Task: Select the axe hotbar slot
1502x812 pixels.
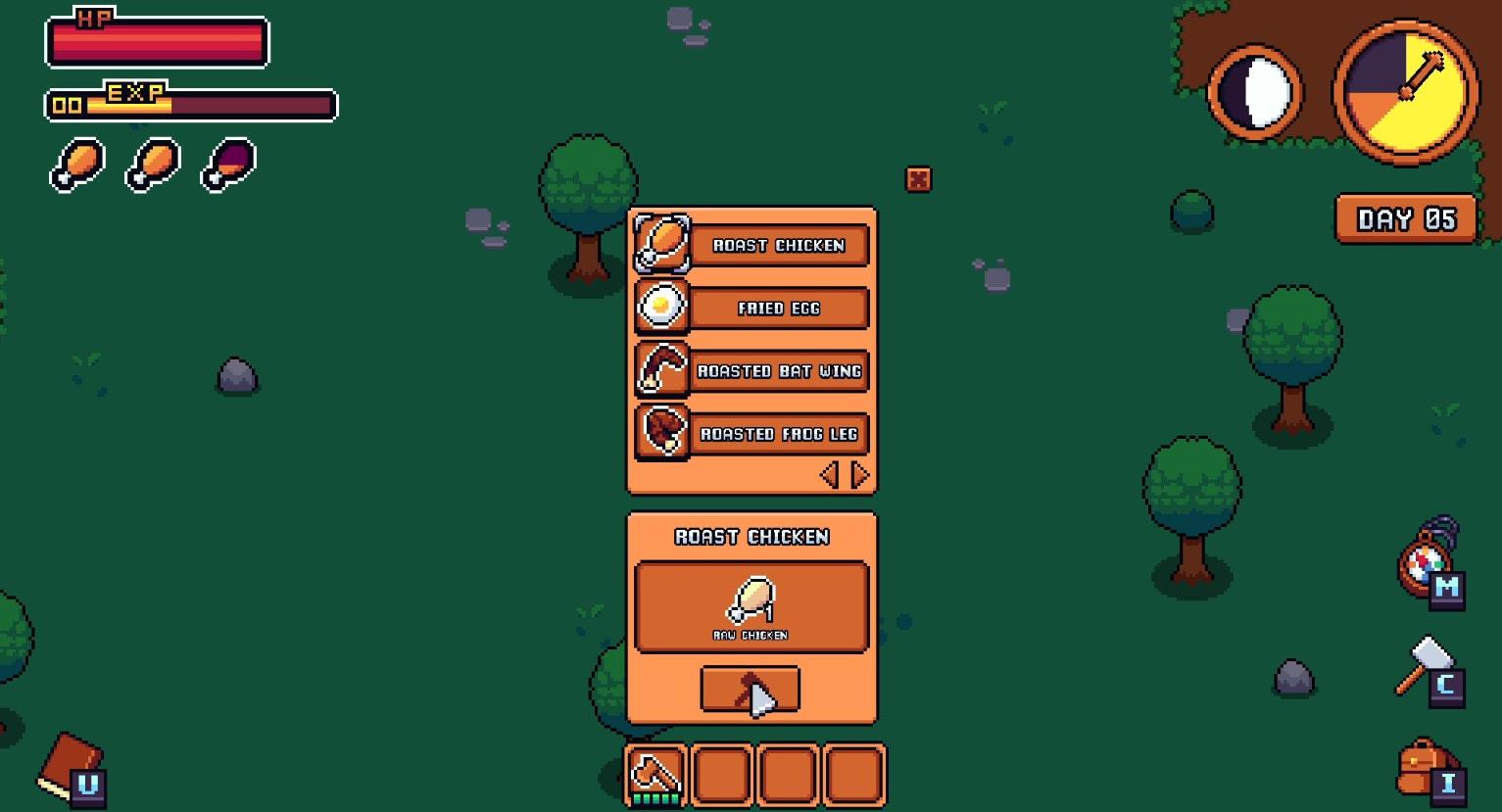Action: [x=656, y=775]
